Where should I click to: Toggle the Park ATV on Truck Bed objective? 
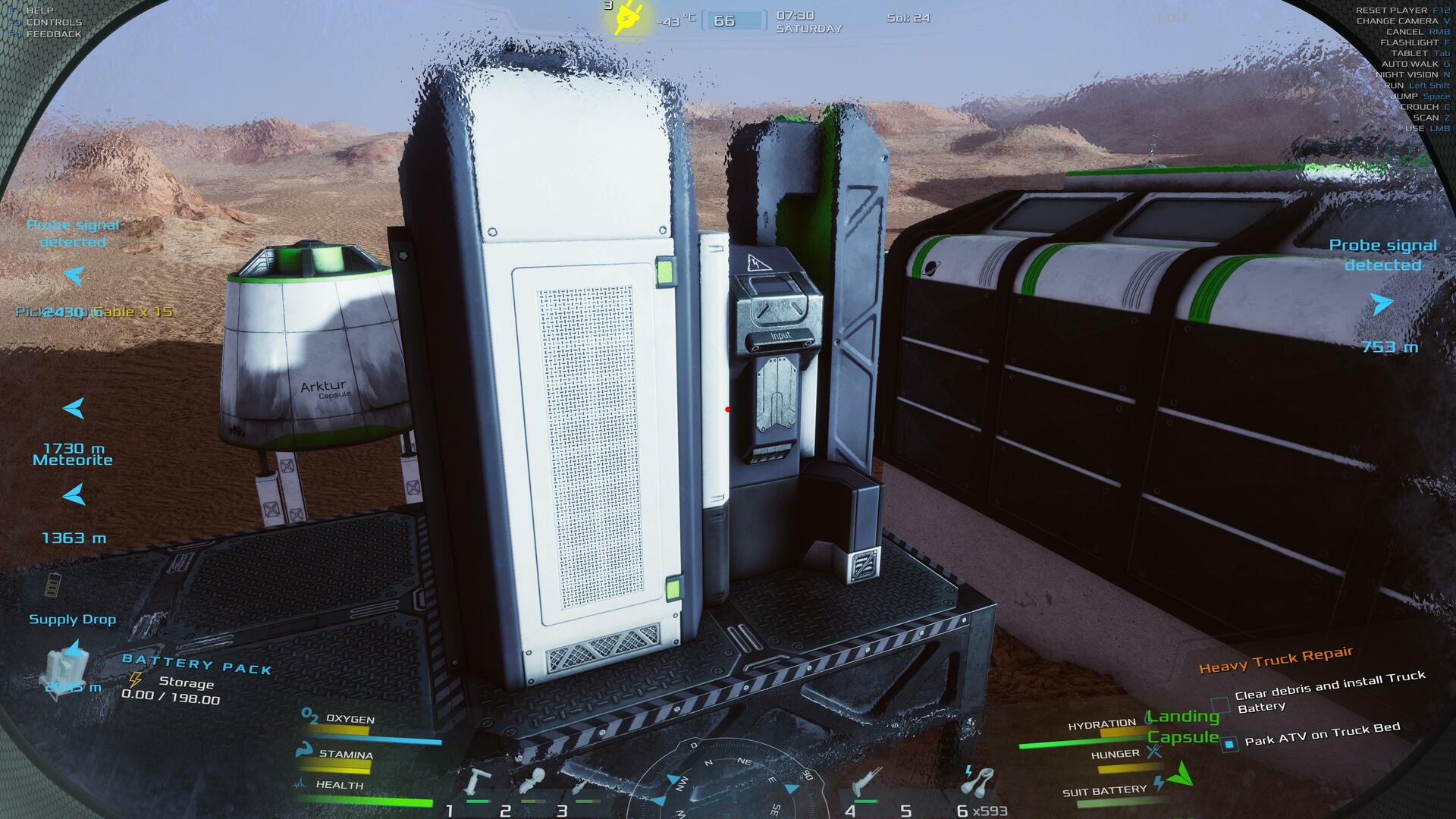(x=1228, y=744)
